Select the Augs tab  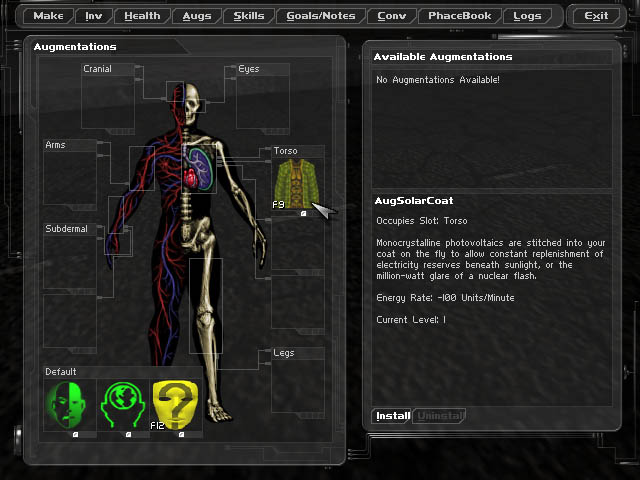[x=196, y=16]
